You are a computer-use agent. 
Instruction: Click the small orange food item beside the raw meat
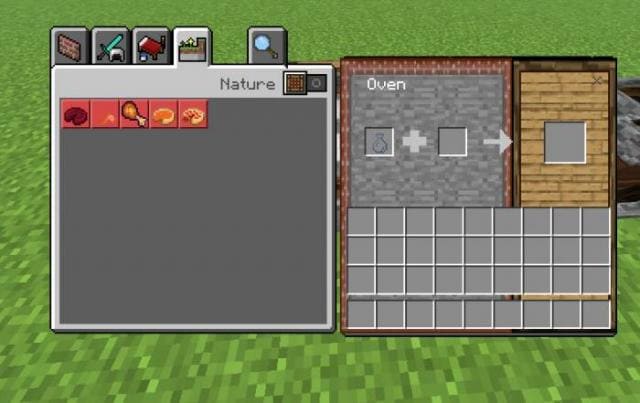pyautogui.click(x=104, y=114)
